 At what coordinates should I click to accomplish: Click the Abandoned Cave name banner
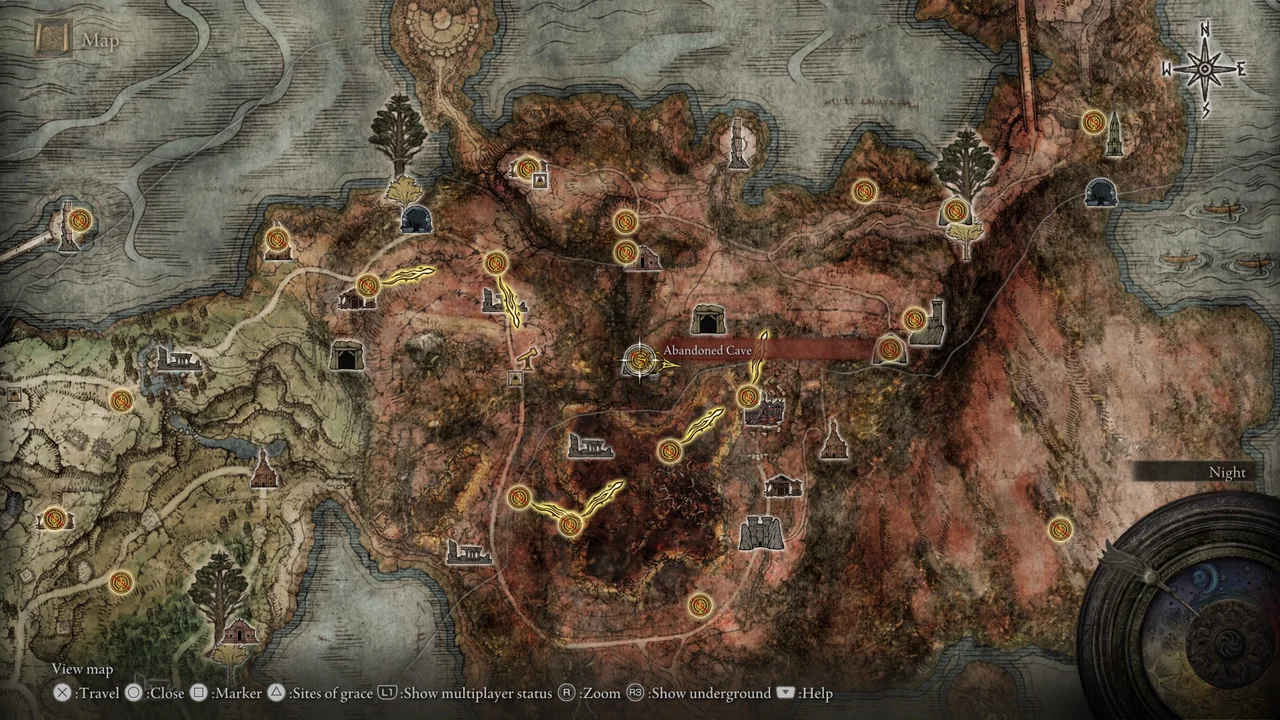click(x=708, y=351)
